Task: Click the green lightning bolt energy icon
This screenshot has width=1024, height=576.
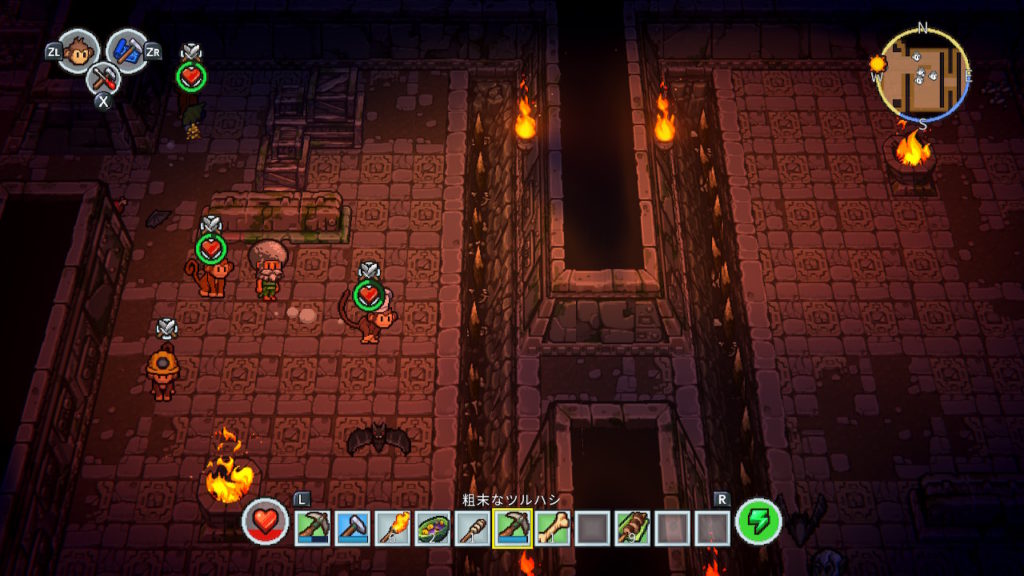Action: (758, 522)
